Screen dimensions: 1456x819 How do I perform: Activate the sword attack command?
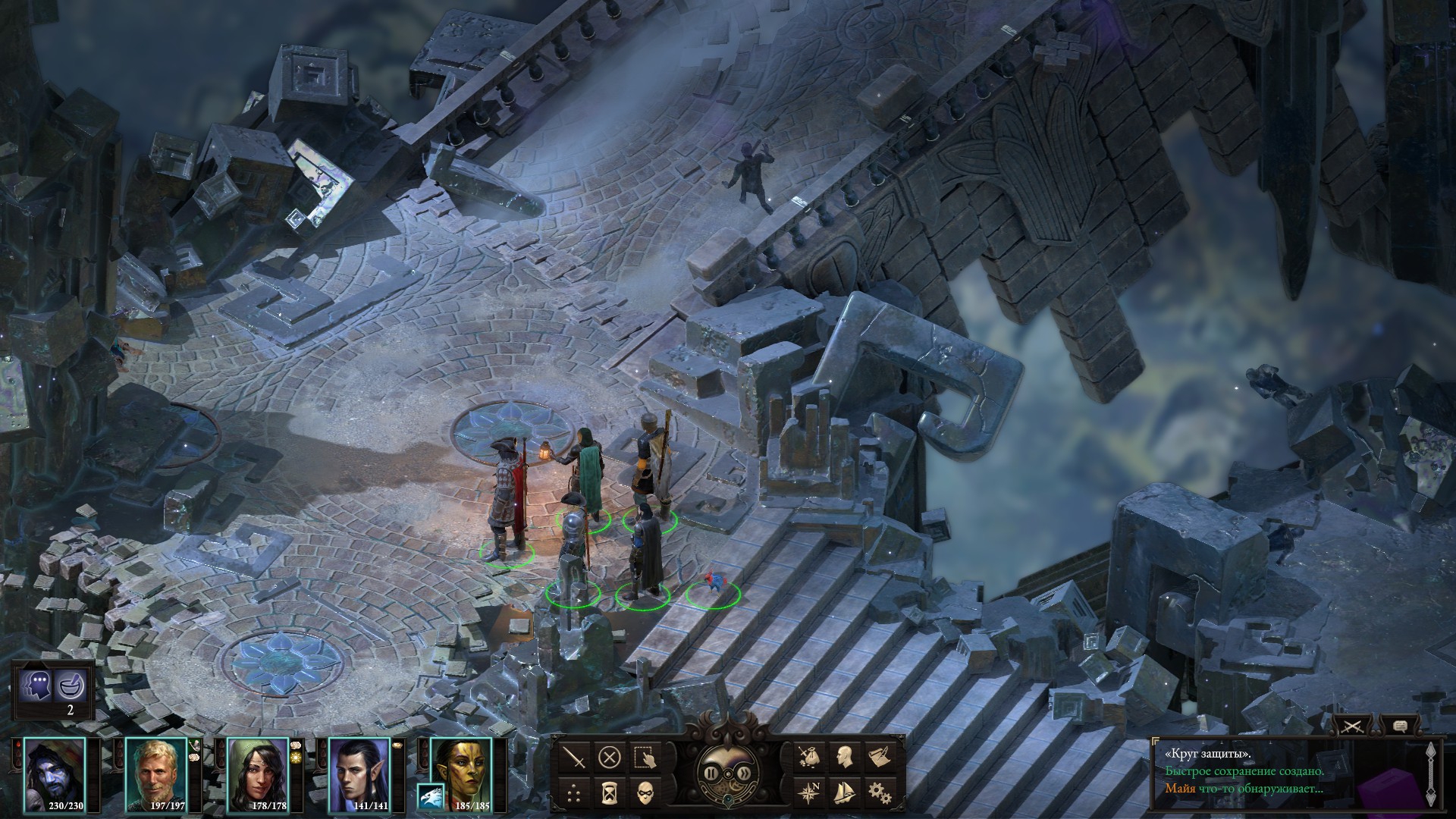click(x=575, y=756)
